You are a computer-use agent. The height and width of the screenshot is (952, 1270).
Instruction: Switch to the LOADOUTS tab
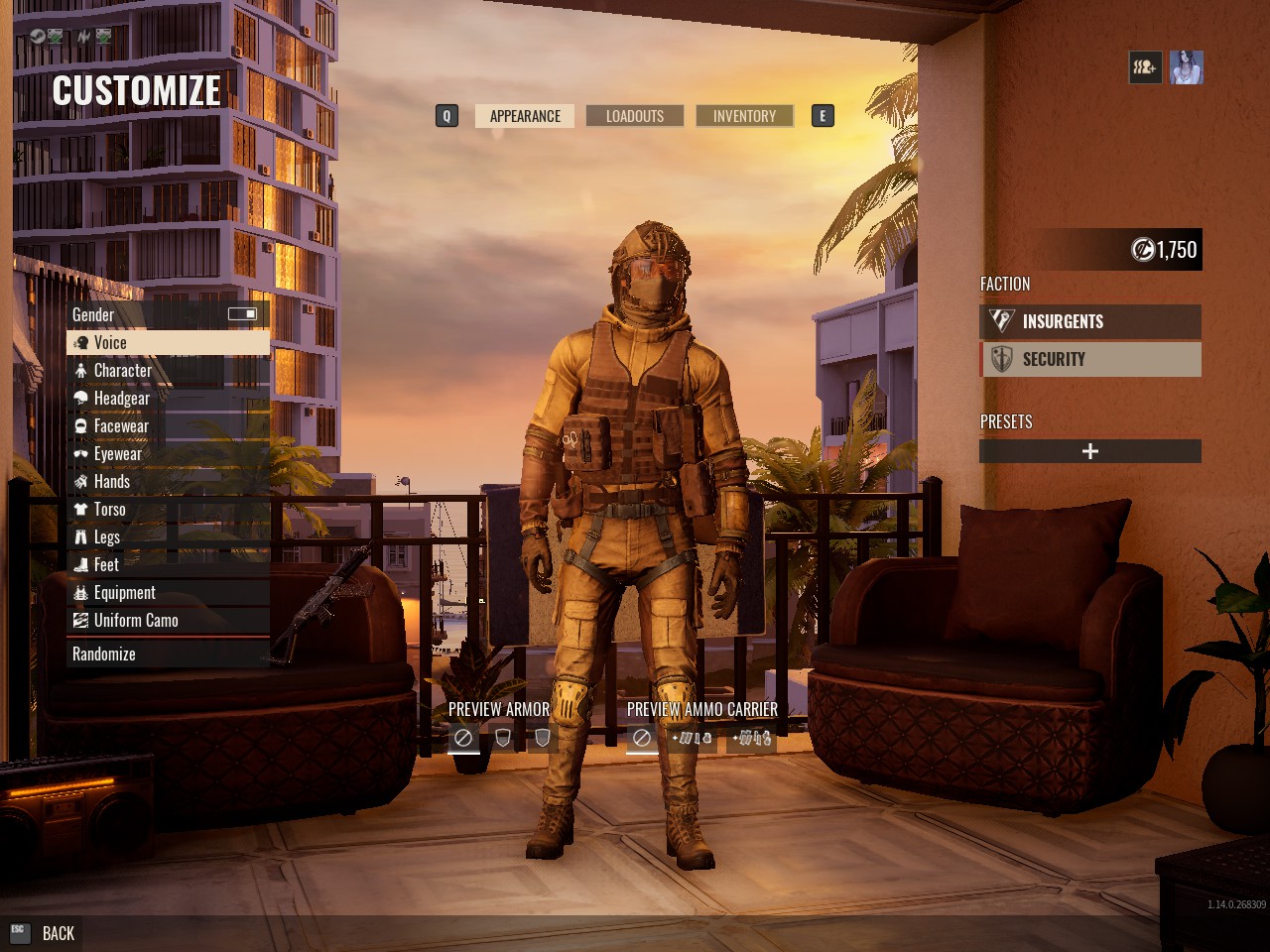point(634,115)
